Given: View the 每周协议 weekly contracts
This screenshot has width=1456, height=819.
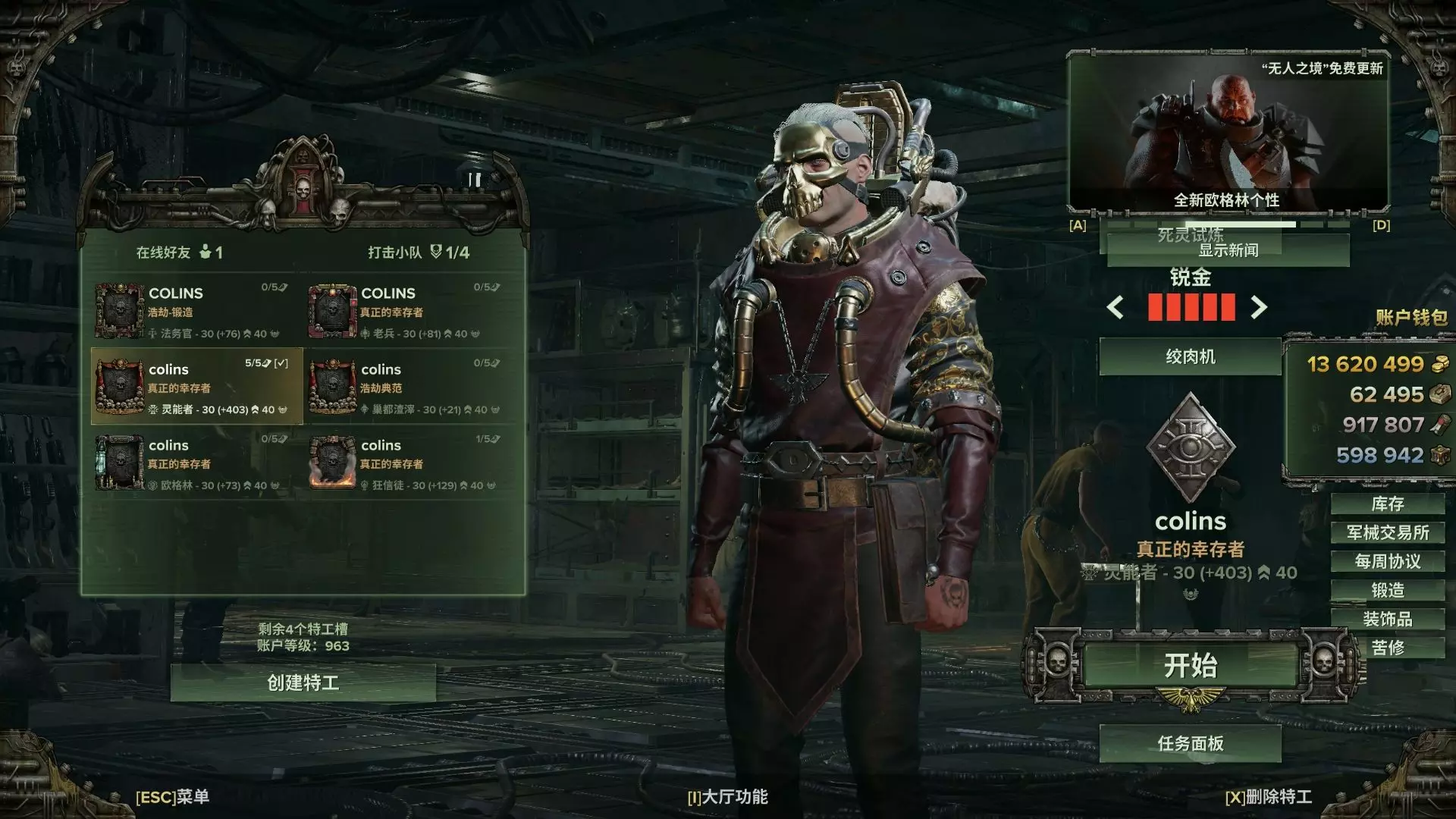Looking at the screenshot, I should pos(1387,562).
